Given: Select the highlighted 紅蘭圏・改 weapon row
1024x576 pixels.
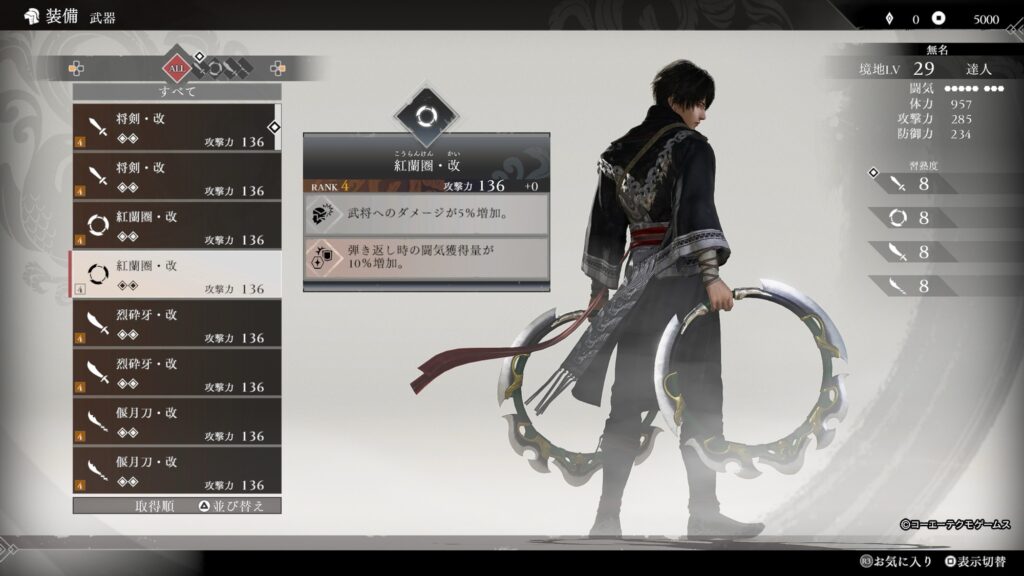Looking at the screenshot, I should click(176, 274).
